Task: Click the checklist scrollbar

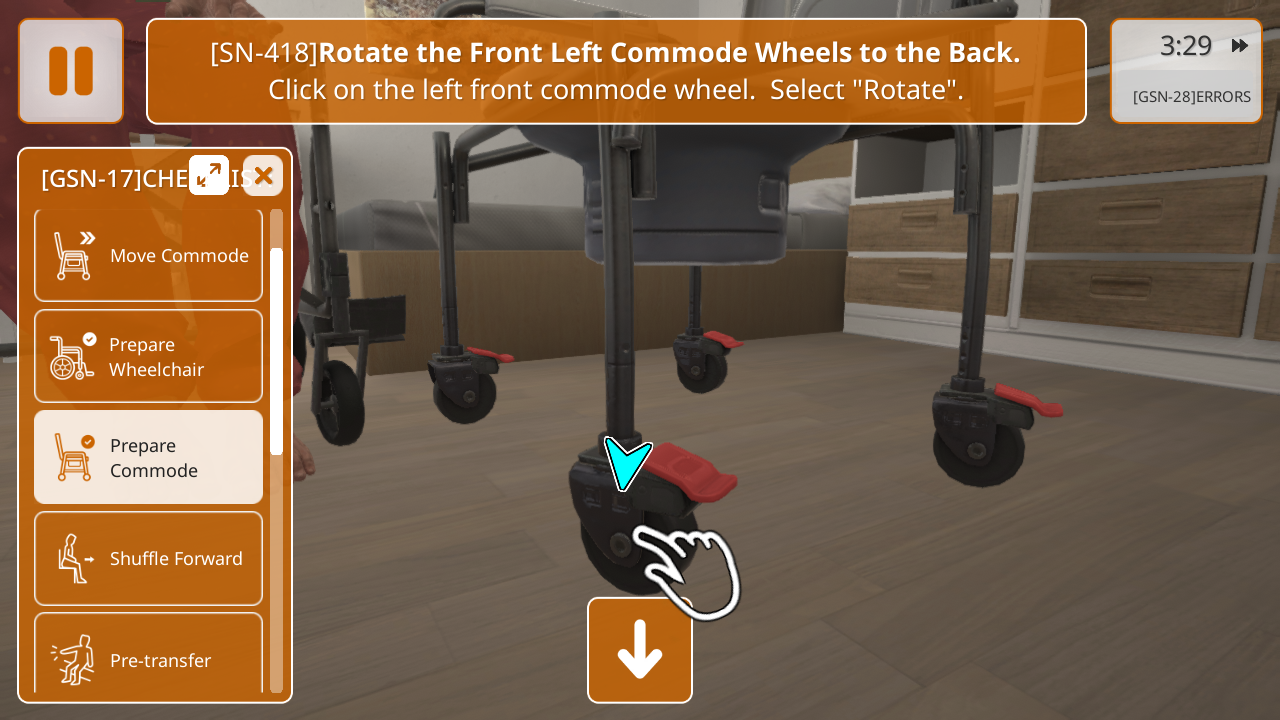Action: [x=277, y=350]
